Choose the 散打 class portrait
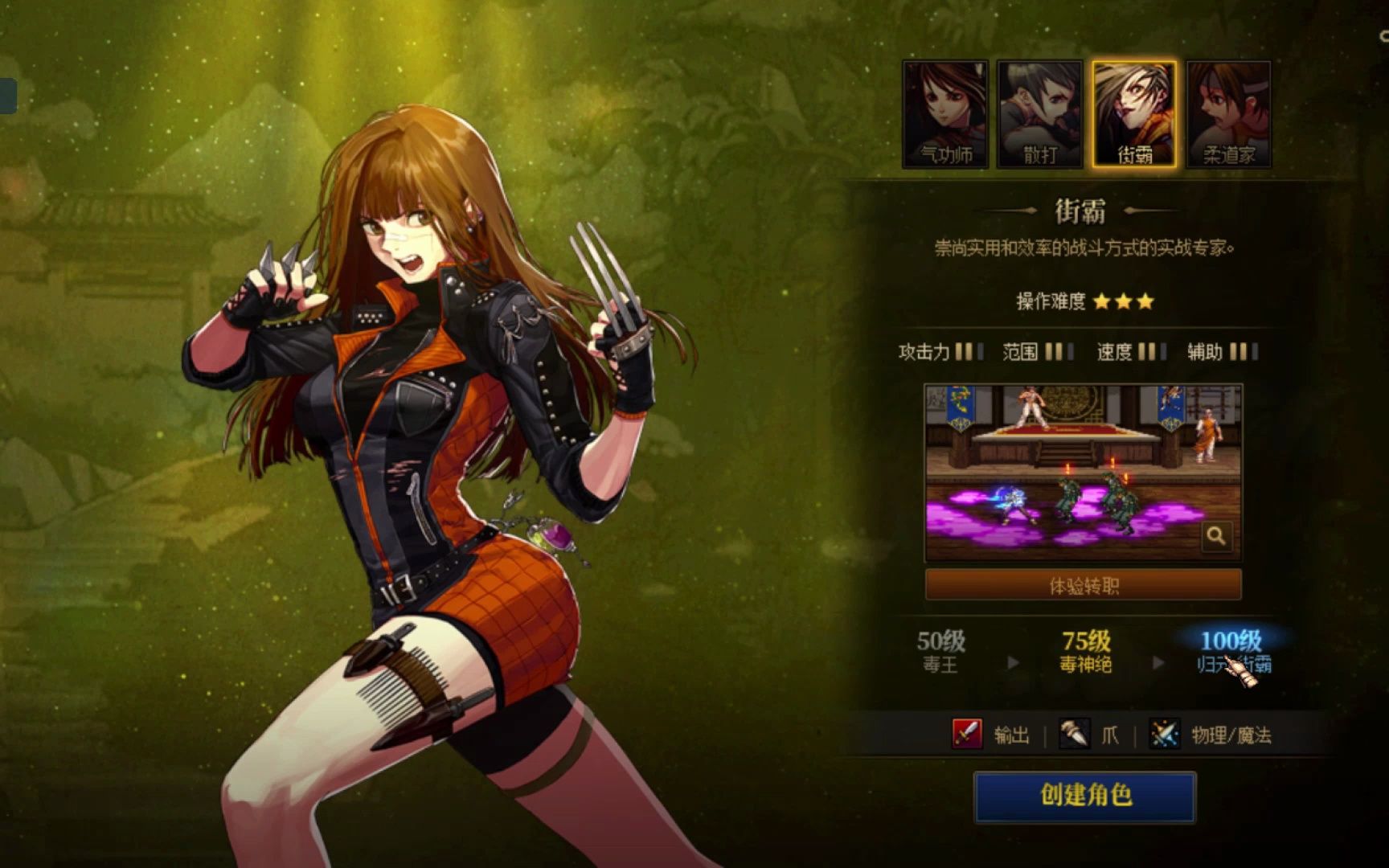Image resolution: width=1389 pixels, height=868 pixels. click(x=1040, y=114)
